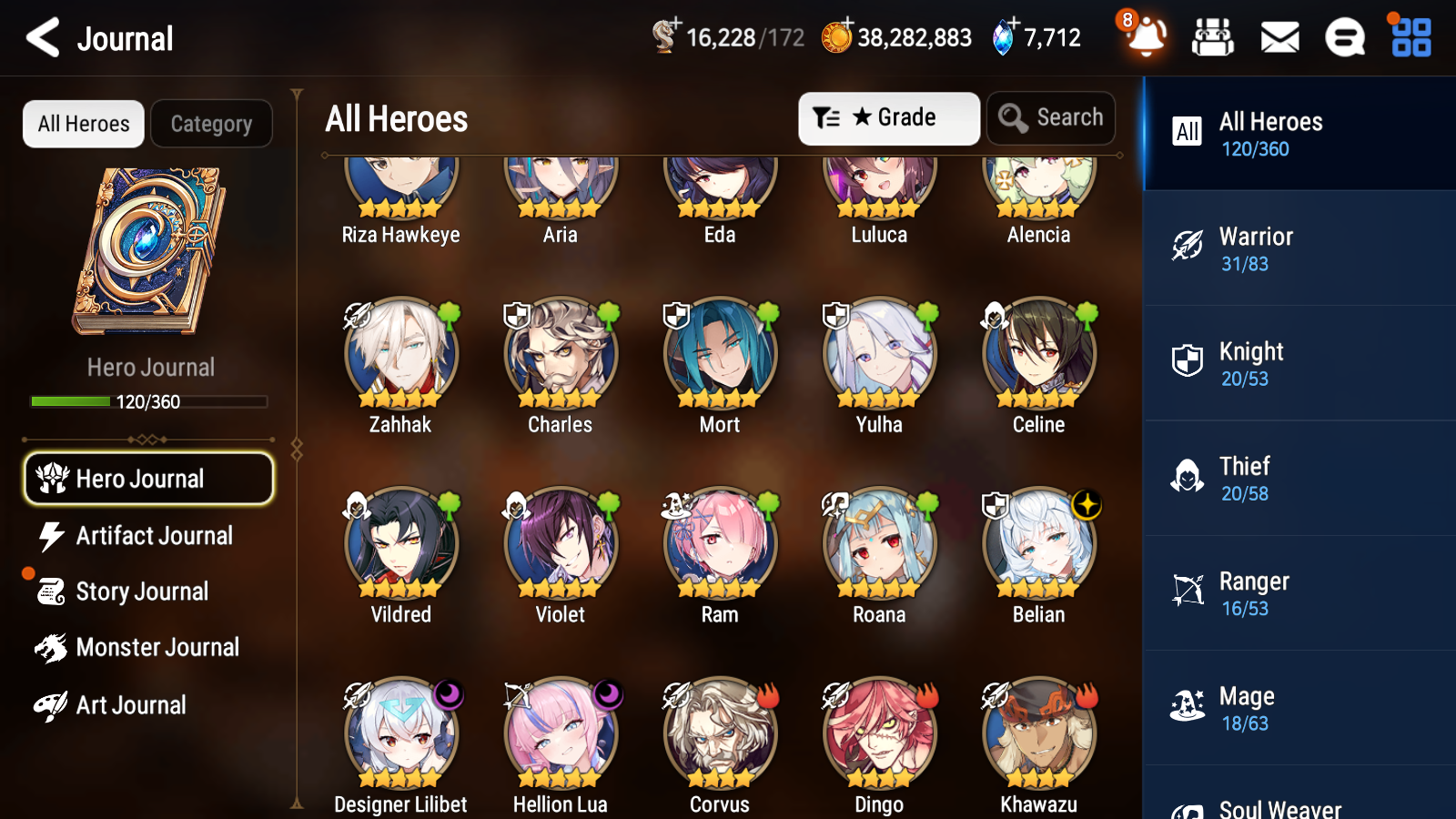The image size is (1456, 819).
Task: Open the chat bubble icon
Action: pos(1344,38)
